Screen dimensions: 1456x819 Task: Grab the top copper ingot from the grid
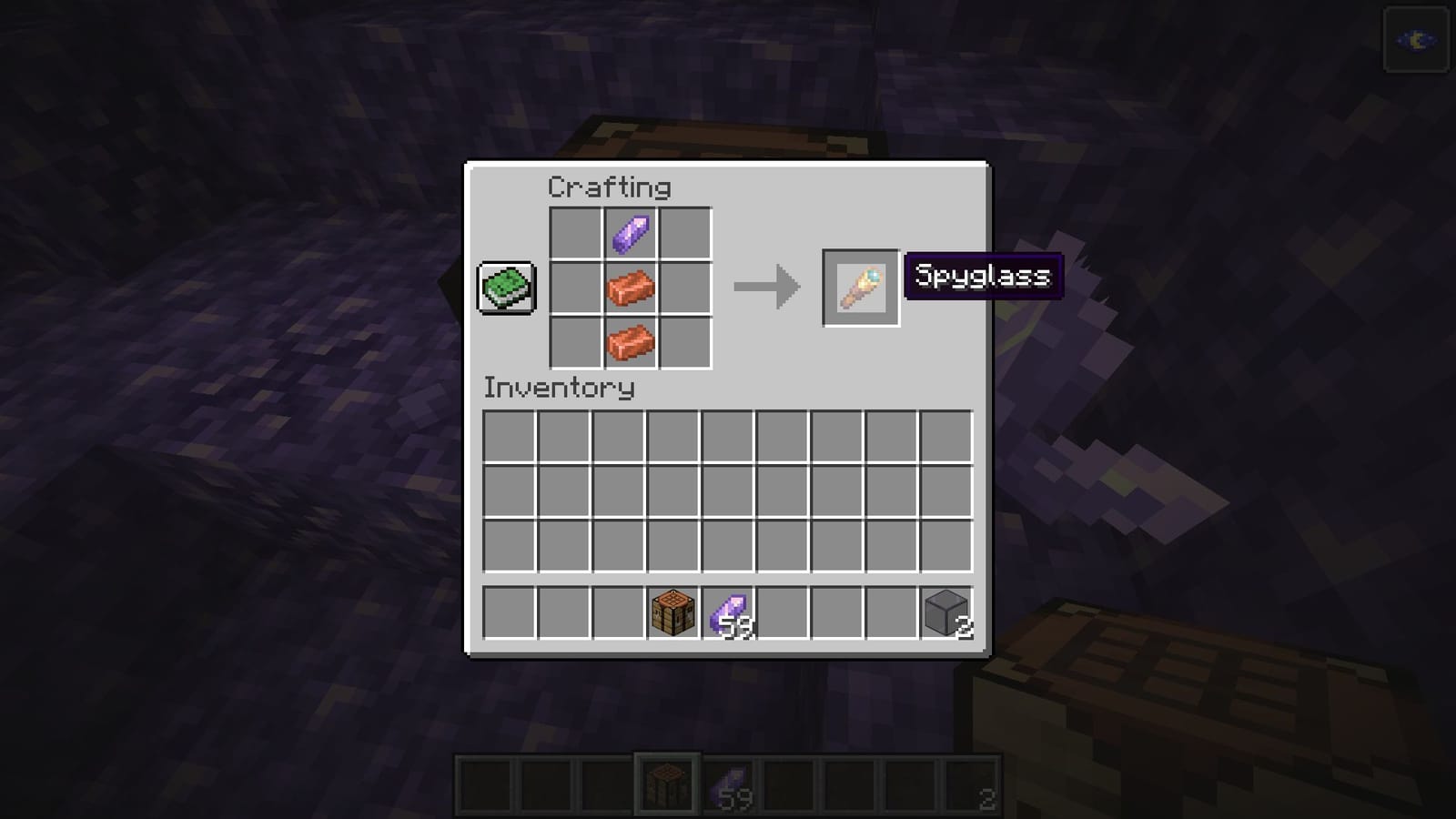pyautogui.click(x=630, y=288)
